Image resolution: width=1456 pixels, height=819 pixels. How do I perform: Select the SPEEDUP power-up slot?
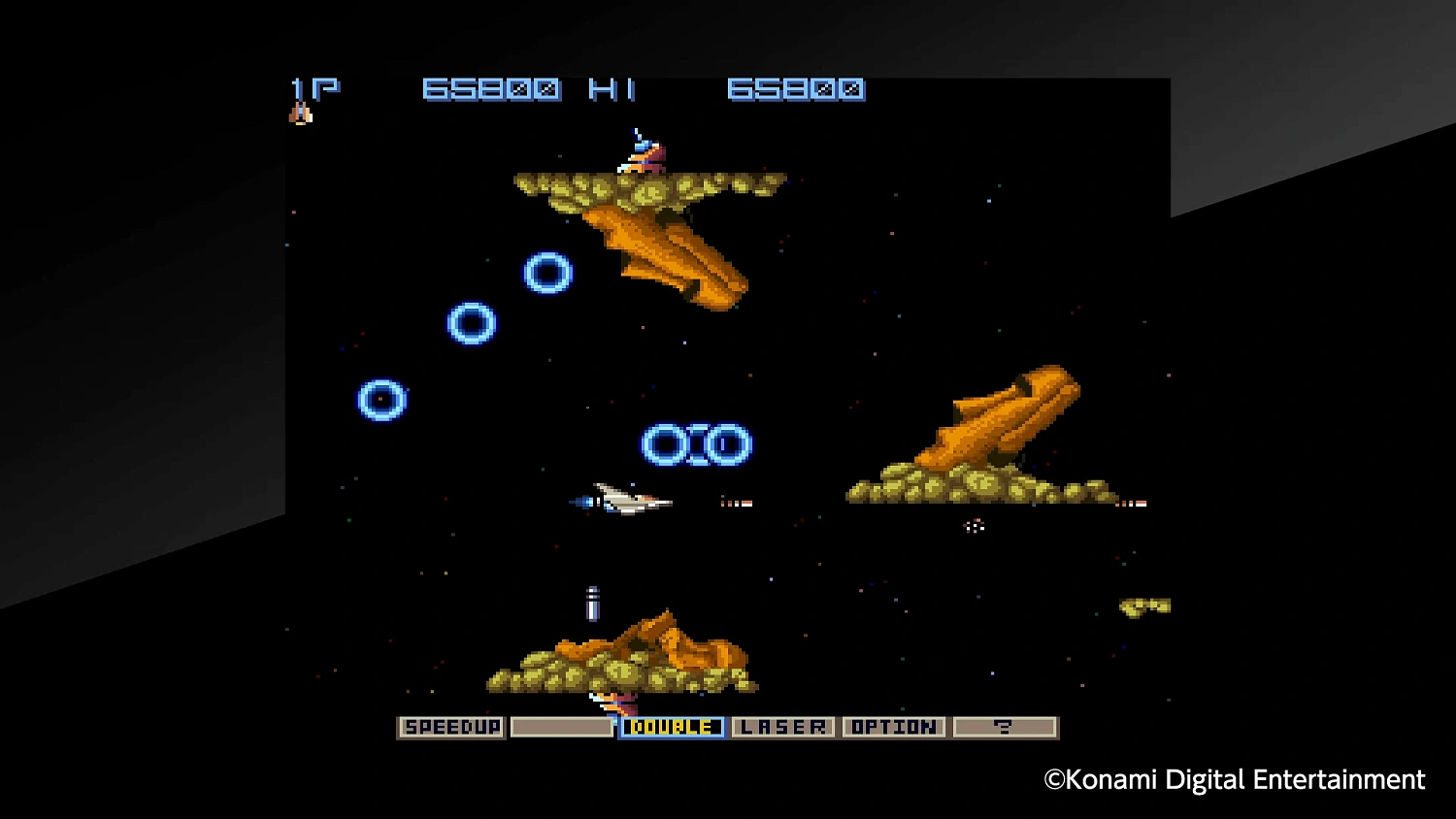pos(451,727)
